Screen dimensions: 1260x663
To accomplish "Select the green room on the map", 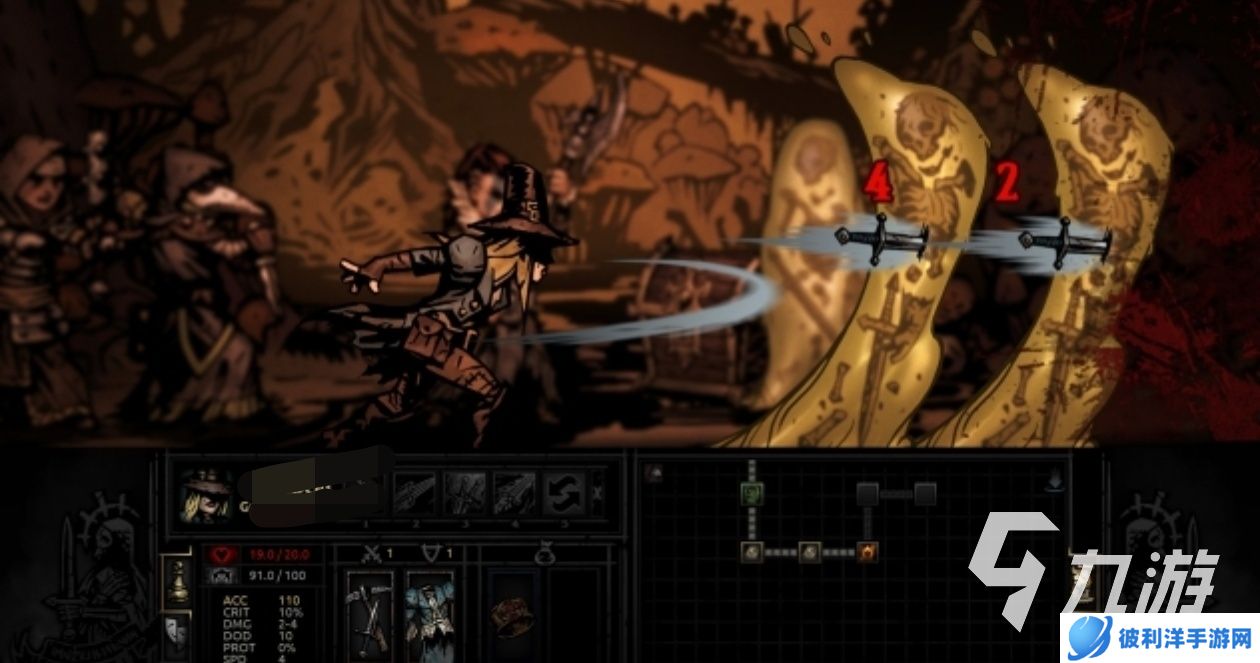I will click(752, 493).
